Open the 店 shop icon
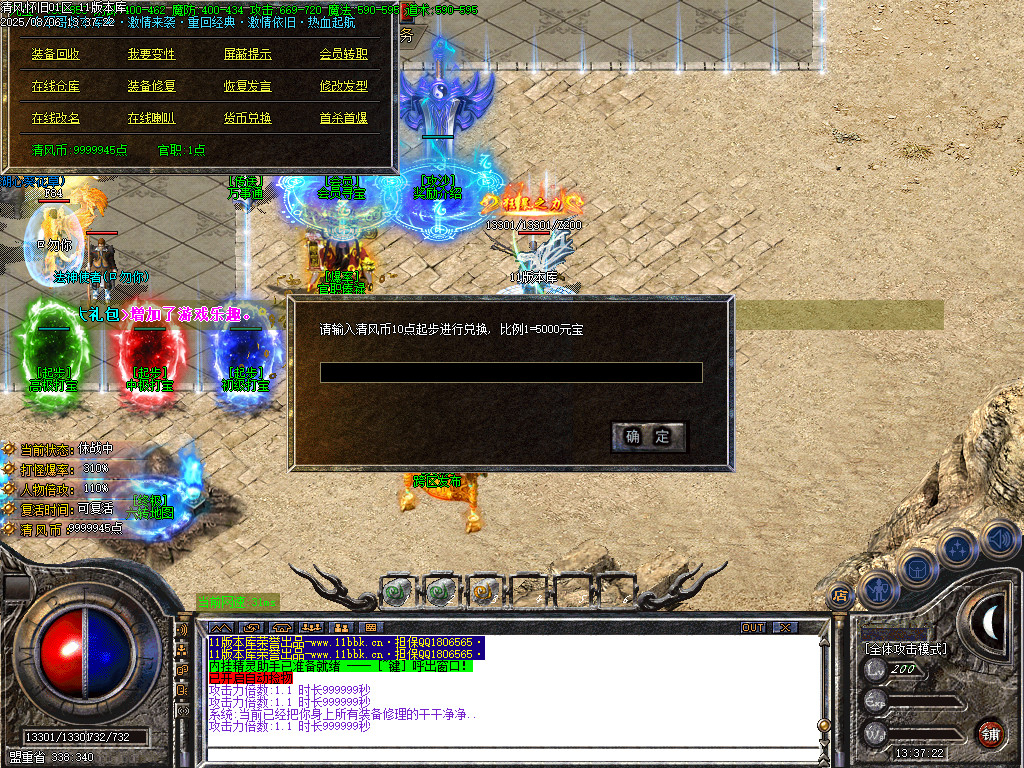The image size is (1024, 768). tap(838, 596)
